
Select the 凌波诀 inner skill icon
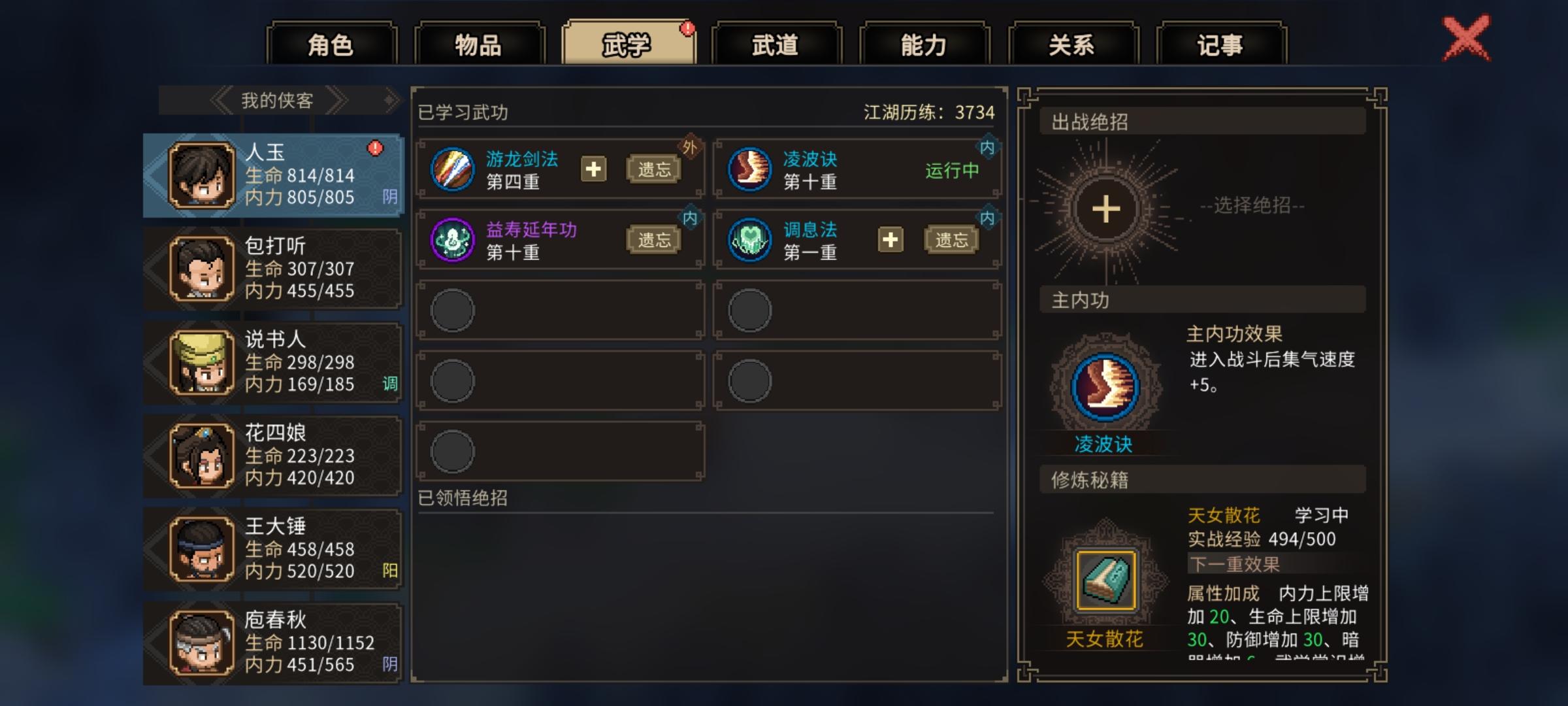(x=749, y=169)
